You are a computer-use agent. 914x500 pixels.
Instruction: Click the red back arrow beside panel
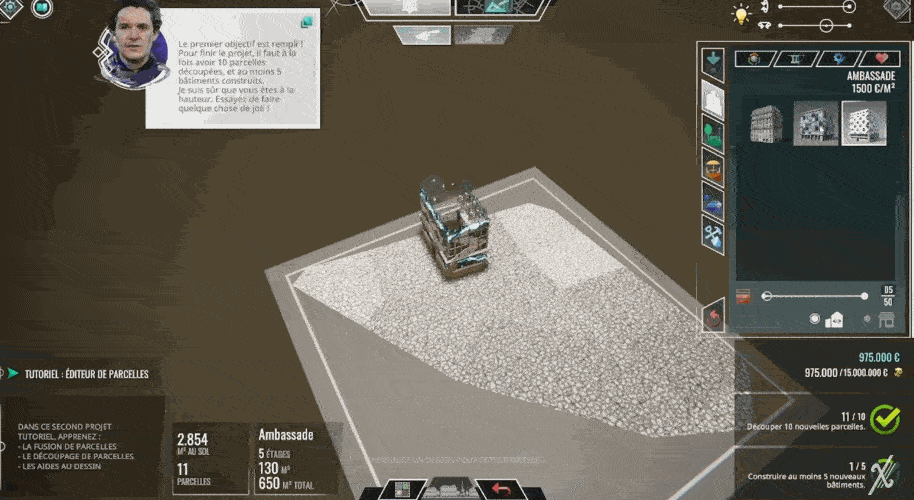click(713, 316)
